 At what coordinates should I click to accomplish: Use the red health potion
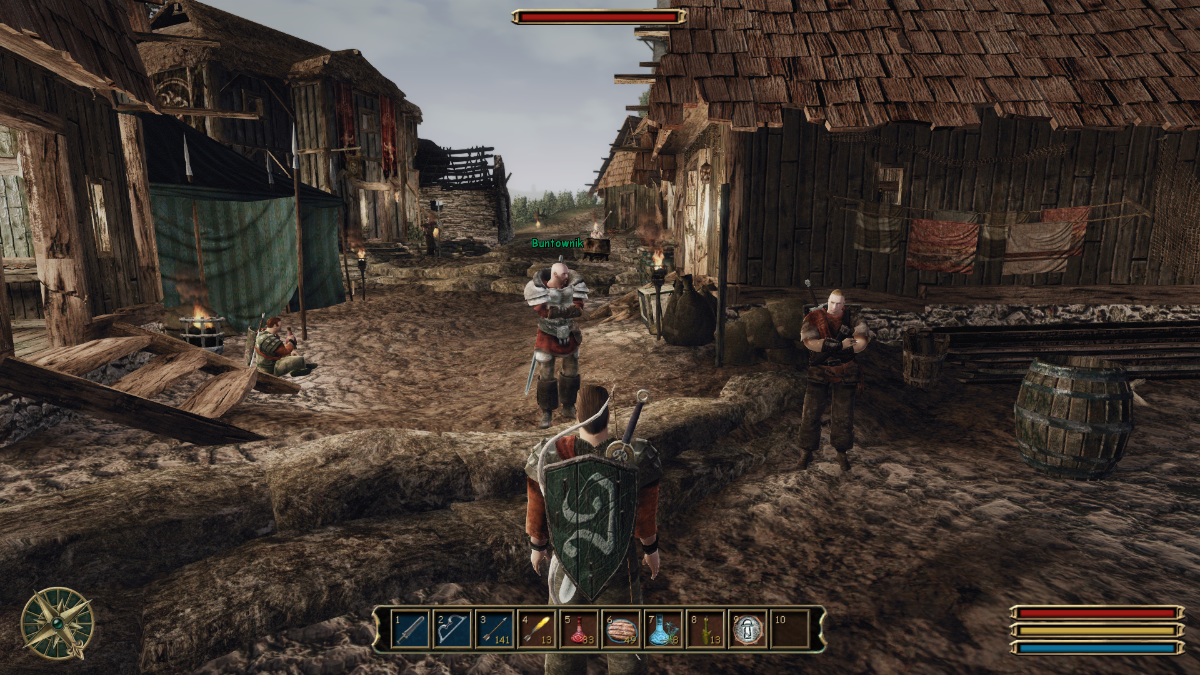[x=579, y=629]
